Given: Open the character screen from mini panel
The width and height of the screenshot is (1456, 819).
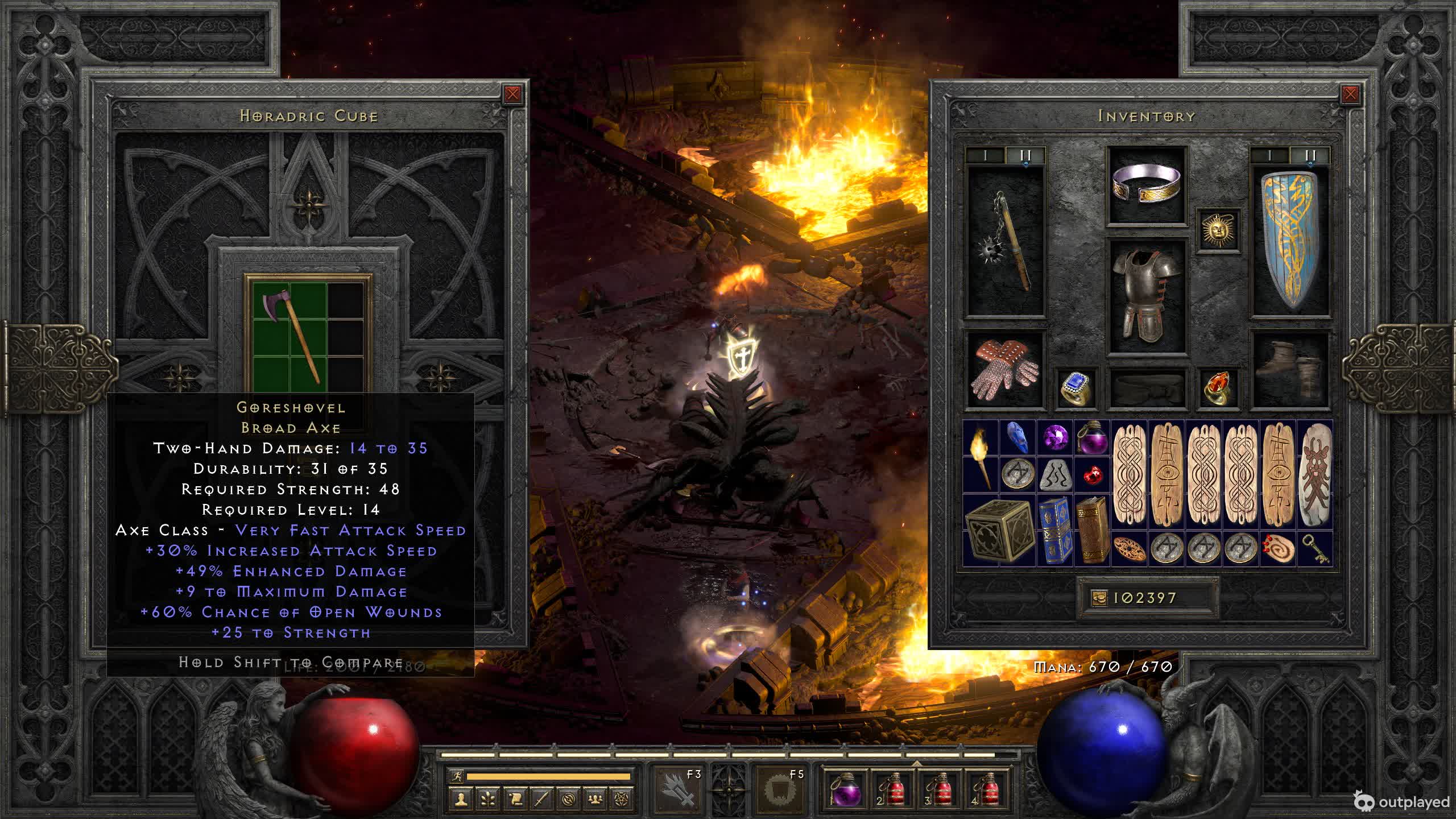Looking at the screenshot, I should pyautogui.click(x=460, y=800).
